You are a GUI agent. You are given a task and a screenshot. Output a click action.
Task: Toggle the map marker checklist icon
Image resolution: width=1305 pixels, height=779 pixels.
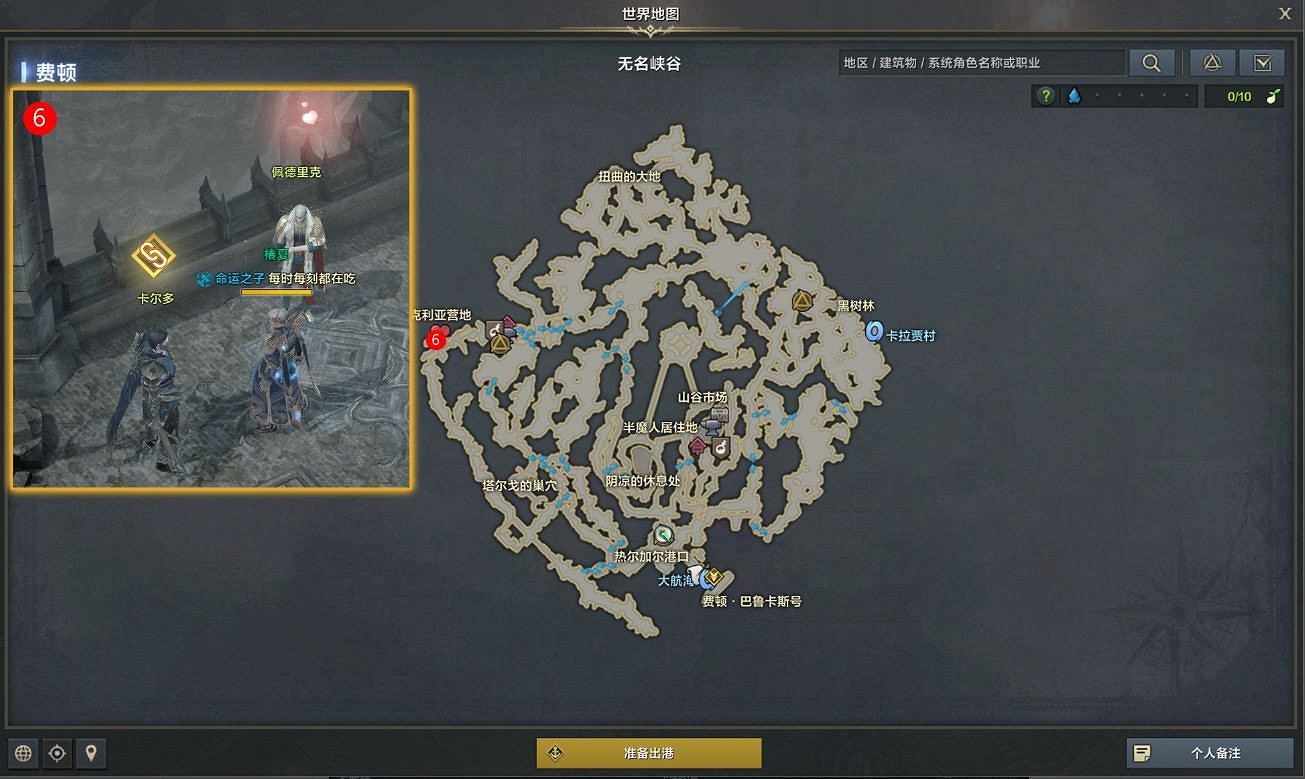click(1262, 61)
